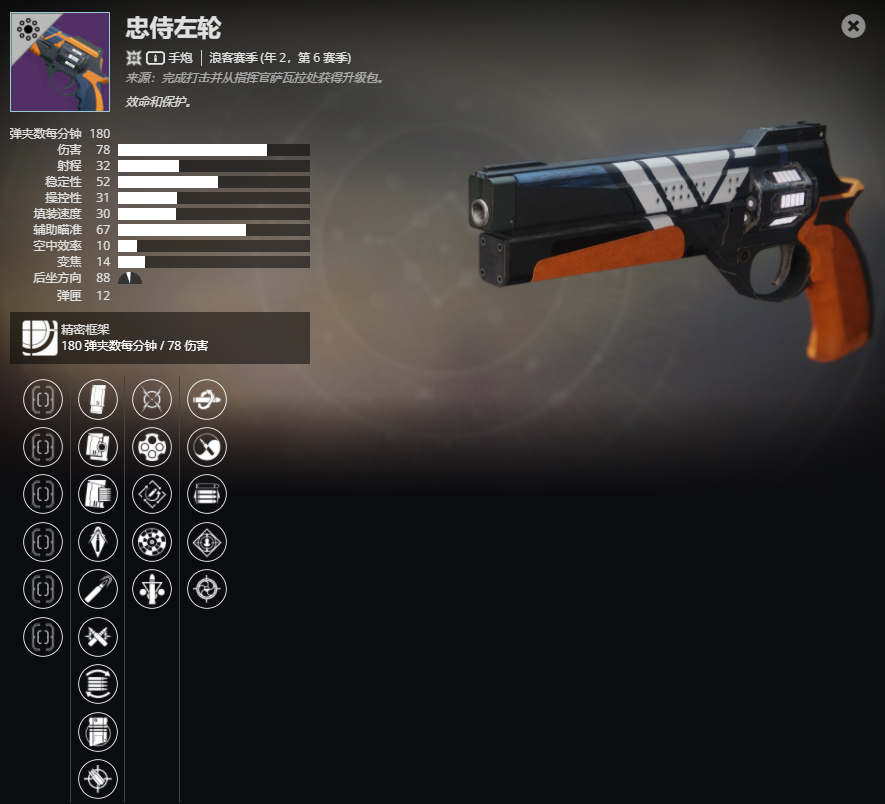Choose the upright bullet with side arrows perk
The width and height of the screenshot is (885, 804).
click(152, 589)
